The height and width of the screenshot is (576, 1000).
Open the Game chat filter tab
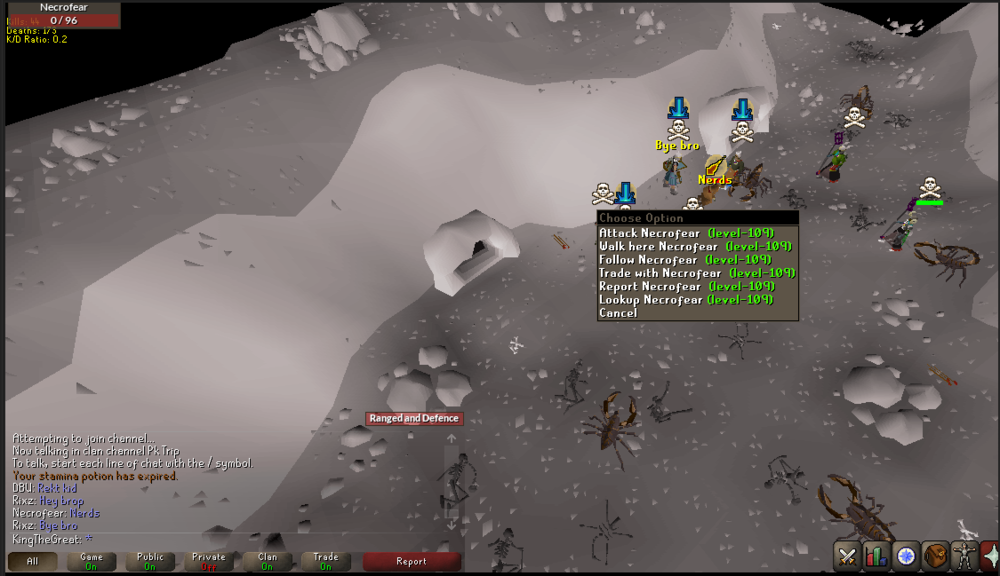point(91,561)
